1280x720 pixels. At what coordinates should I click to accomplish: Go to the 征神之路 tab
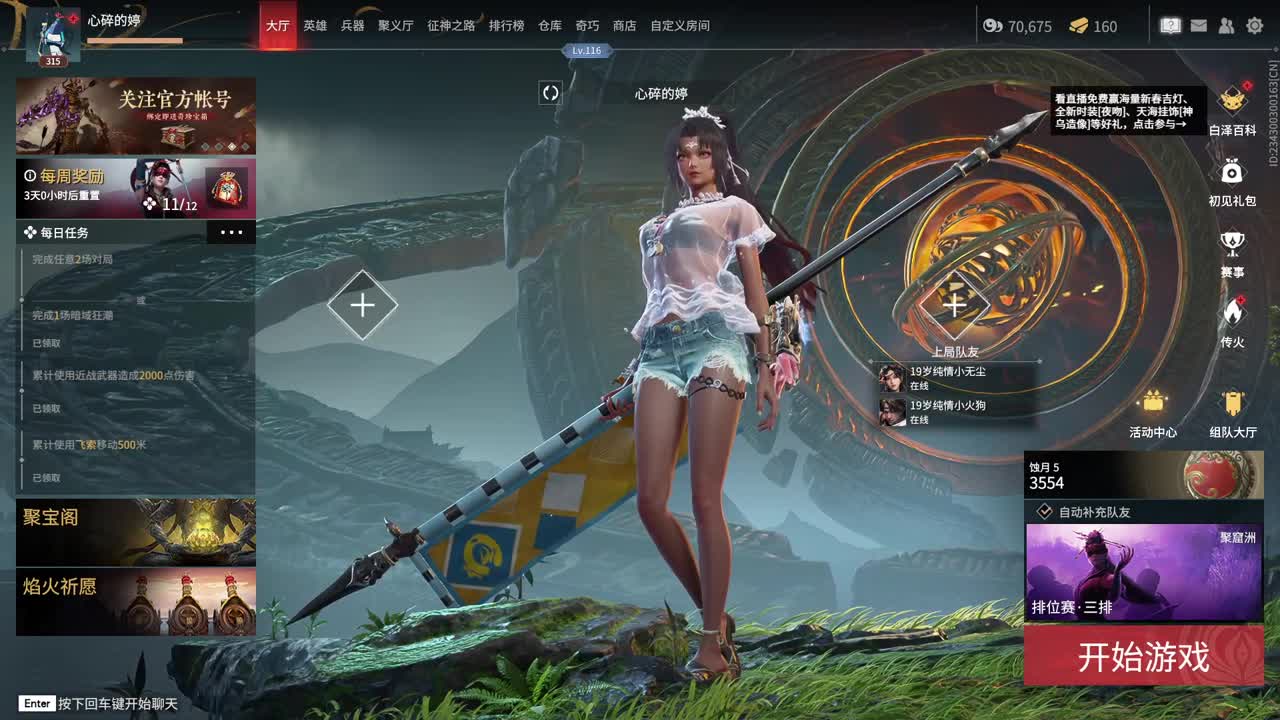pyautogui.click(x=451, y=26)
